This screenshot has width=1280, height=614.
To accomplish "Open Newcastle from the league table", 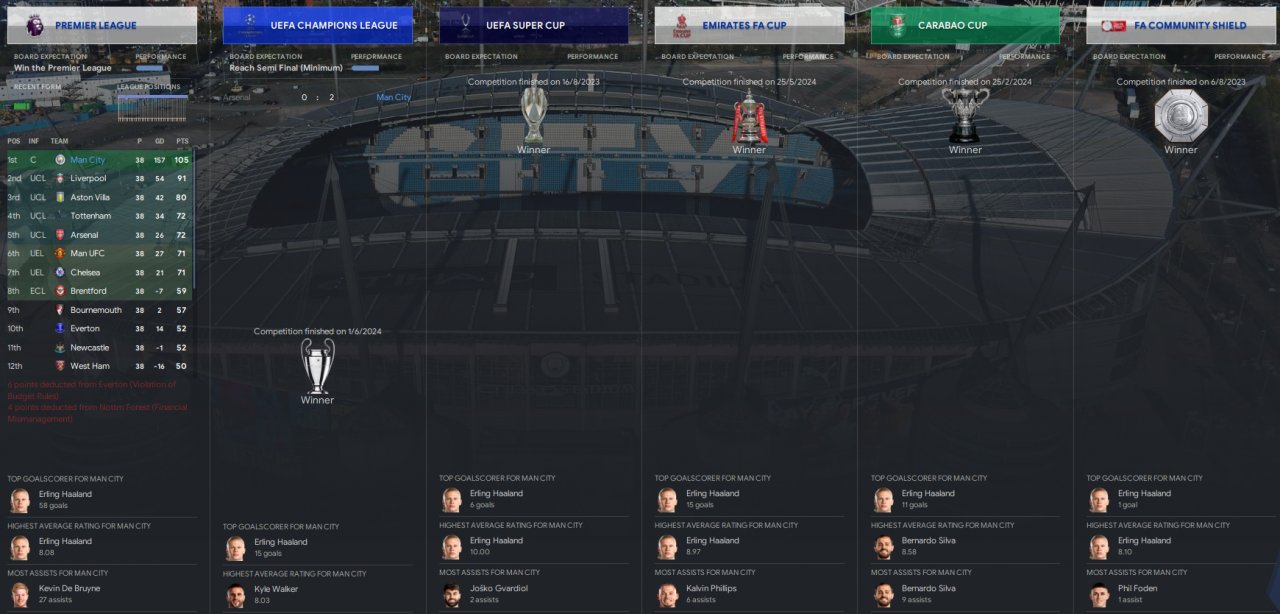I will pos(90,348).
